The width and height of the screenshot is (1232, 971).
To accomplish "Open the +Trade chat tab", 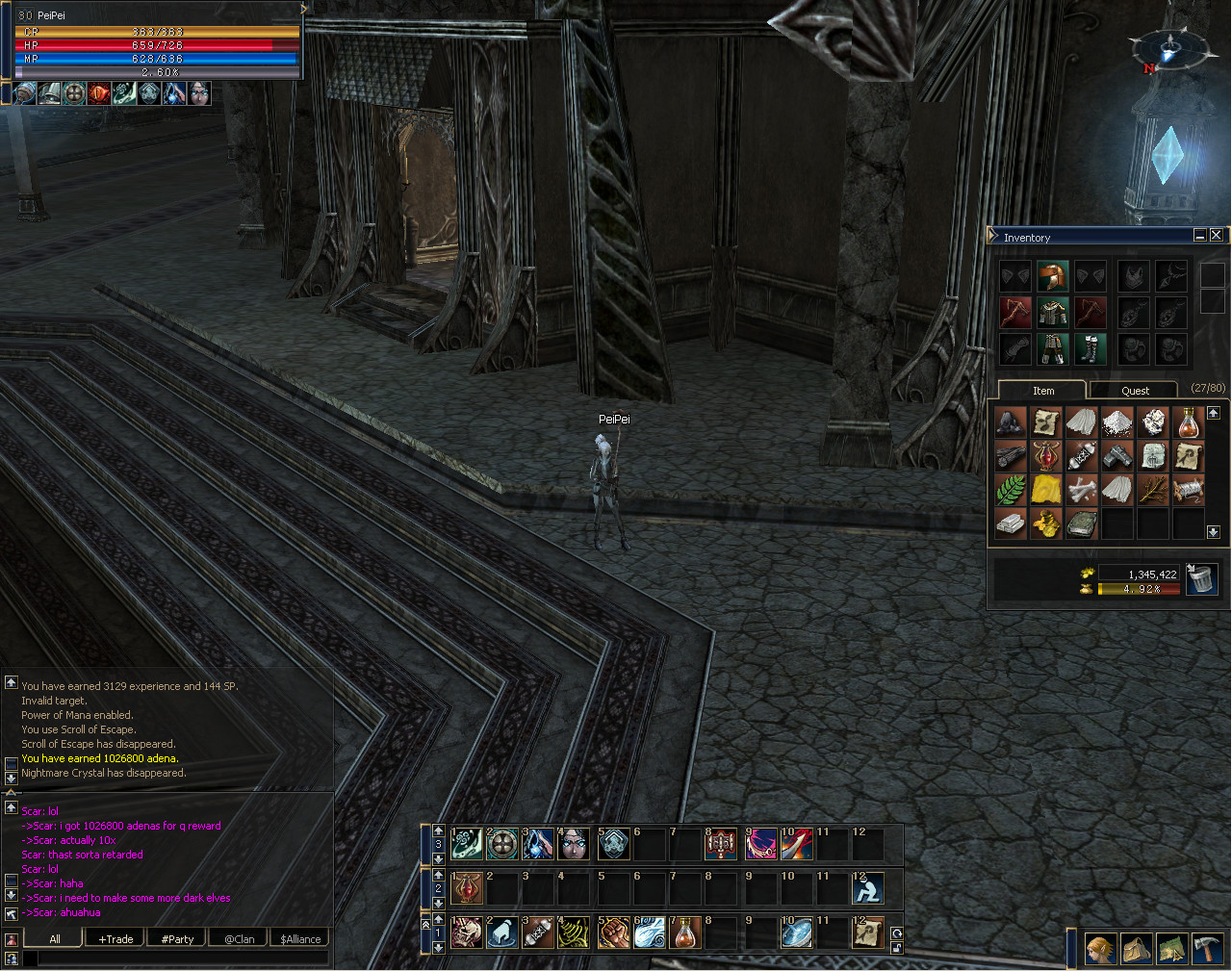I will 115,939.
